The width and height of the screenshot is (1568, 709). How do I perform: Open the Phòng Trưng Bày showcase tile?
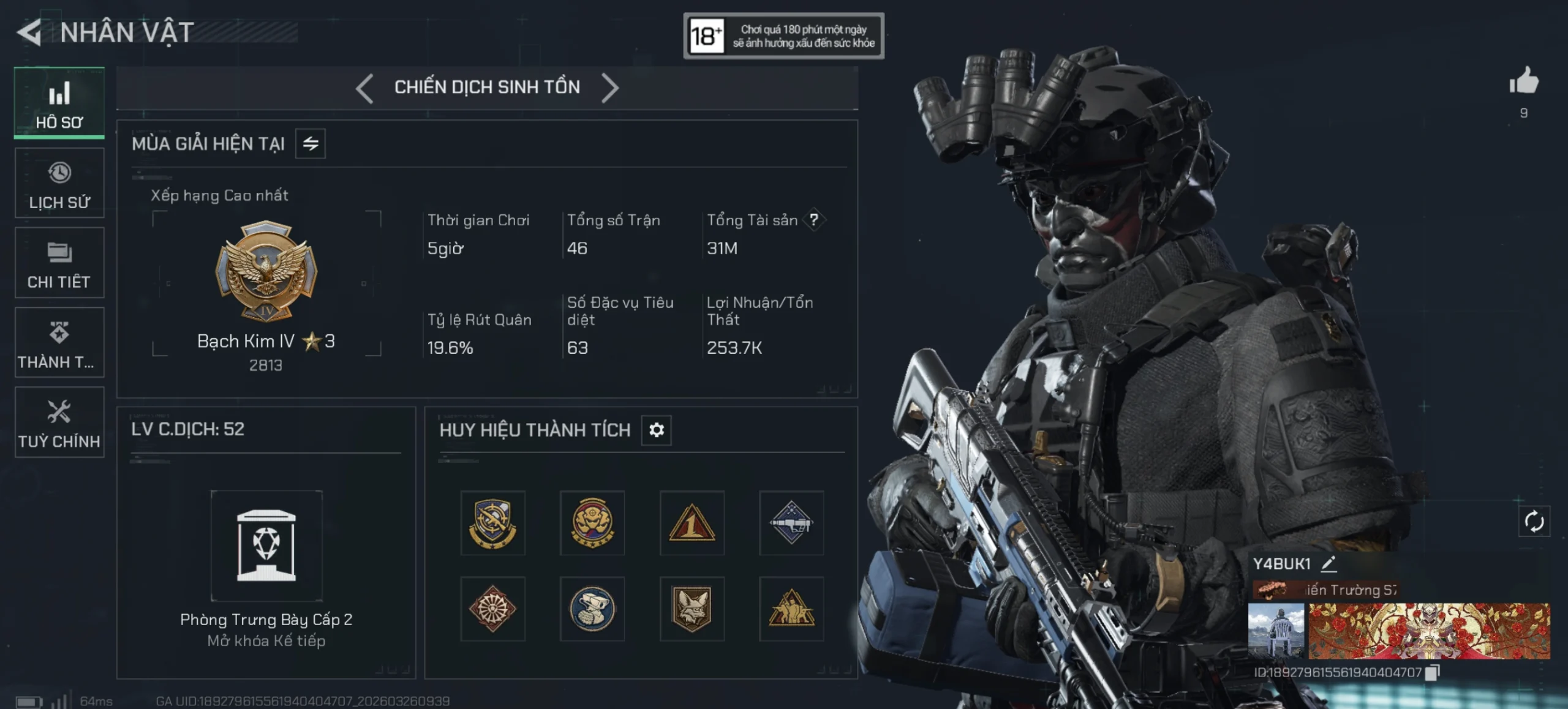pos(266,546)
